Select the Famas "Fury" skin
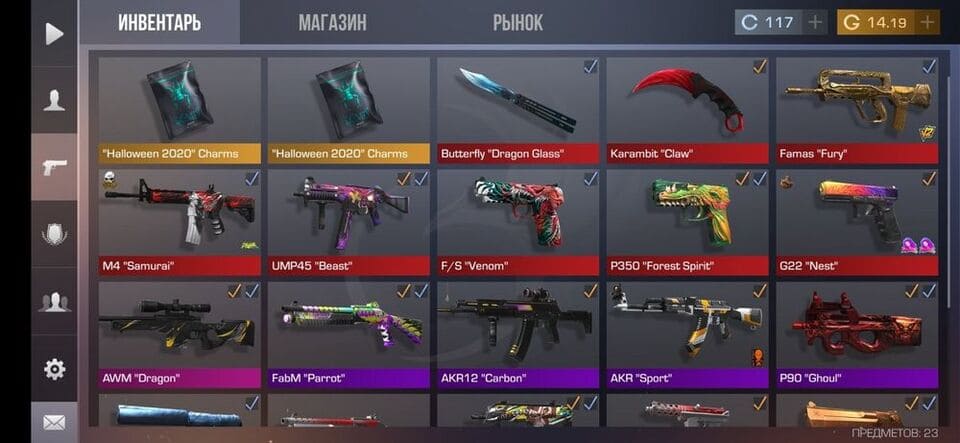 [x=857, y=108]
